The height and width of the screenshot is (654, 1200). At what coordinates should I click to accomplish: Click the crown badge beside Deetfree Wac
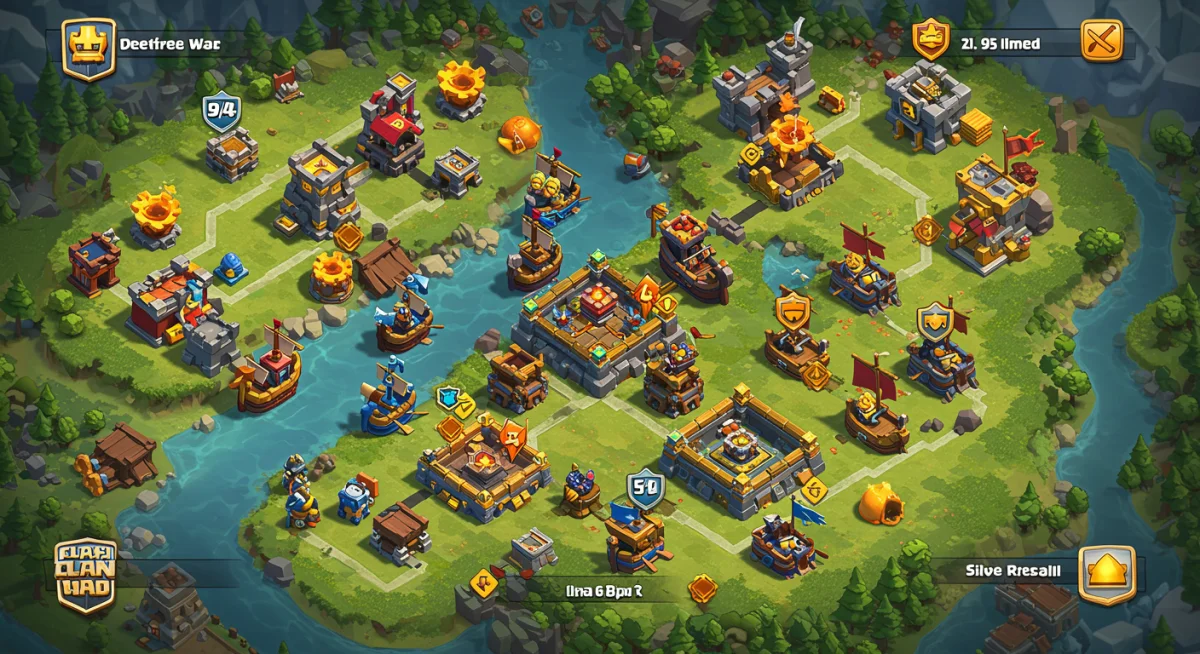tap(89, 48)
